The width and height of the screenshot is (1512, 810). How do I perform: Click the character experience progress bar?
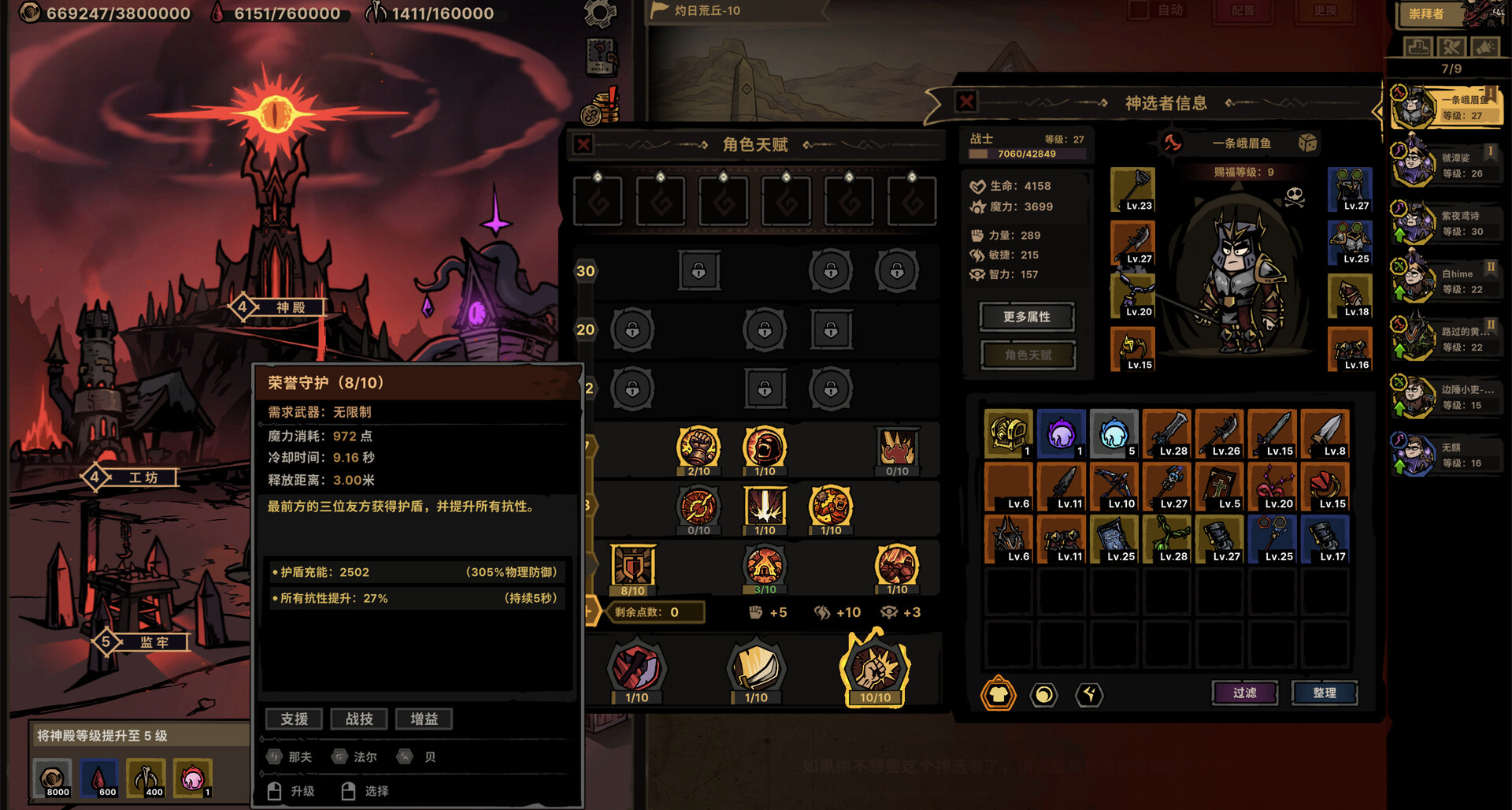[x=1026, y=154]
